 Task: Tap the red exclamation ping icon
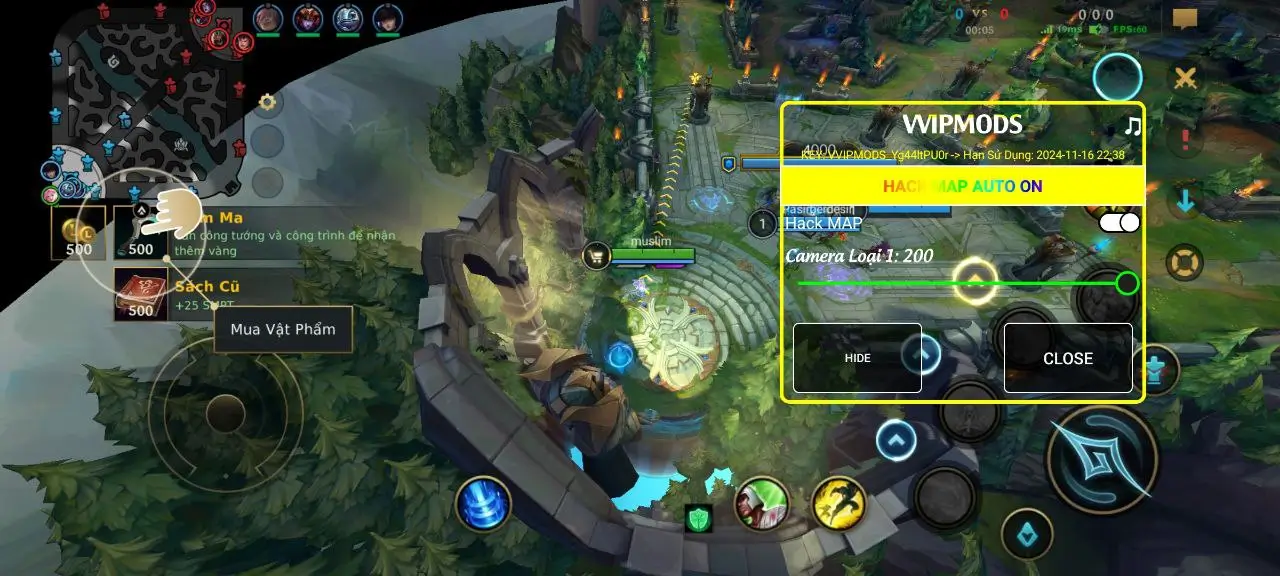click(x=1185, y=139)
